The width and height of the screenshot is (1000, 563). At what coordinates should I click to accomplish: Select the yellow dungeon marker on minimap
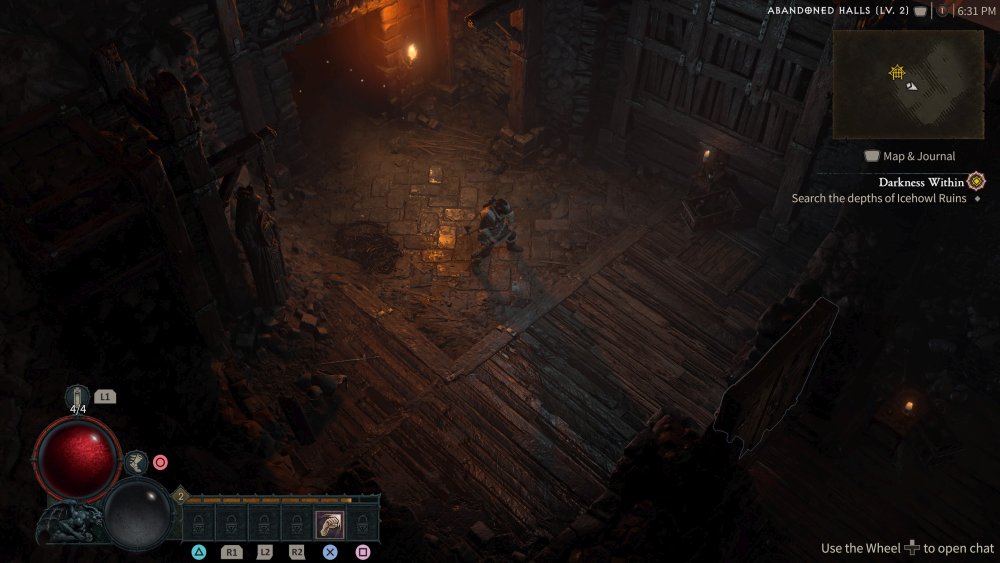coord(897,72)
